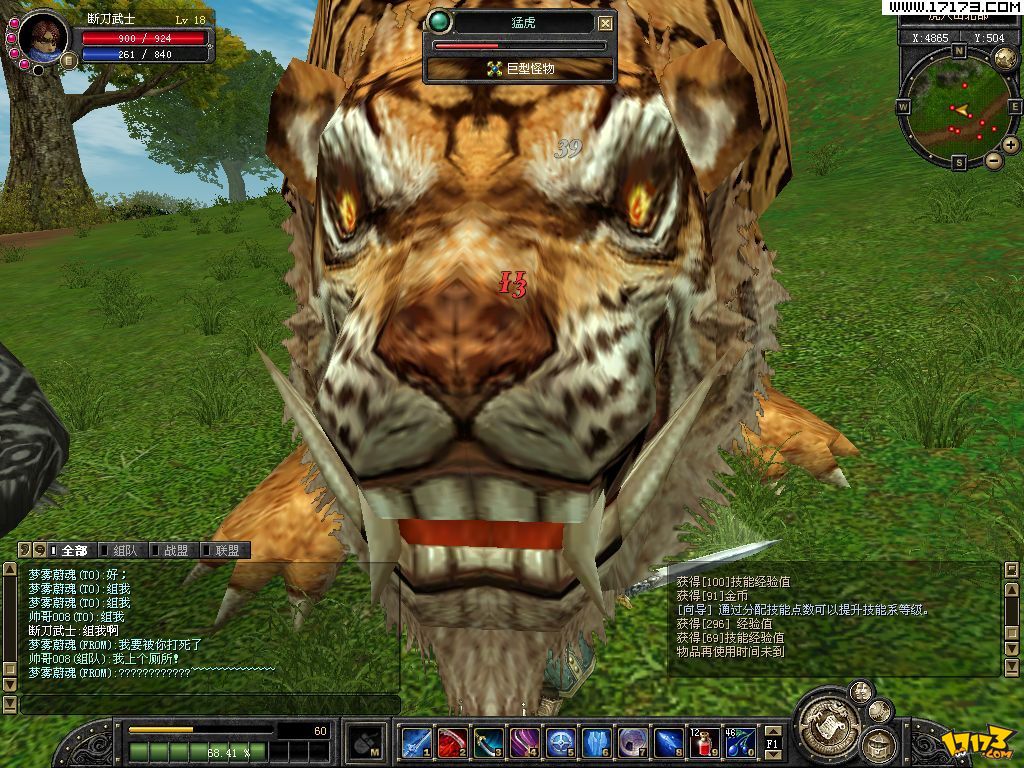Click the helmet icon round button
Screen dimensions: 1024x768
[878, 744]
